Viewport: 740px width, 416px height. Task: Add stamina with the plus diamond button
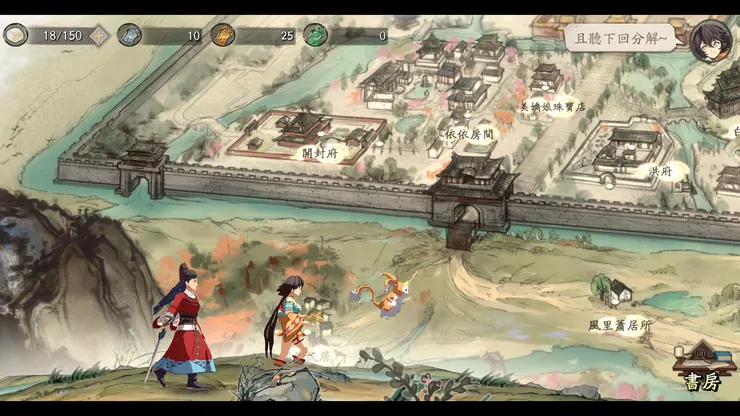click(x=99, y=35)
